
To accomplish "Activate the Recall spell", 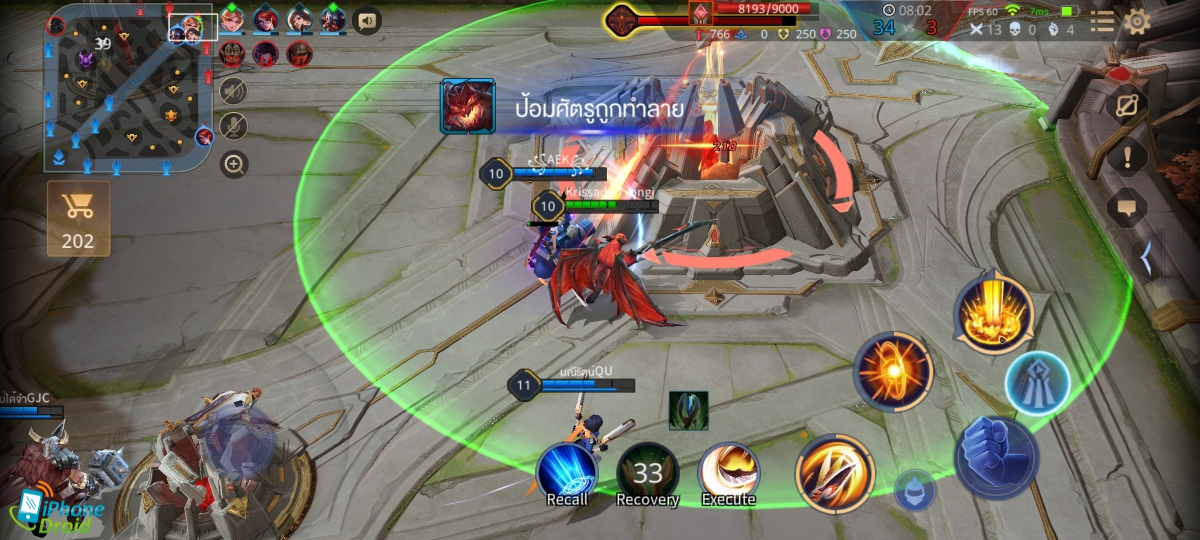I will click(x=567, y=471).
